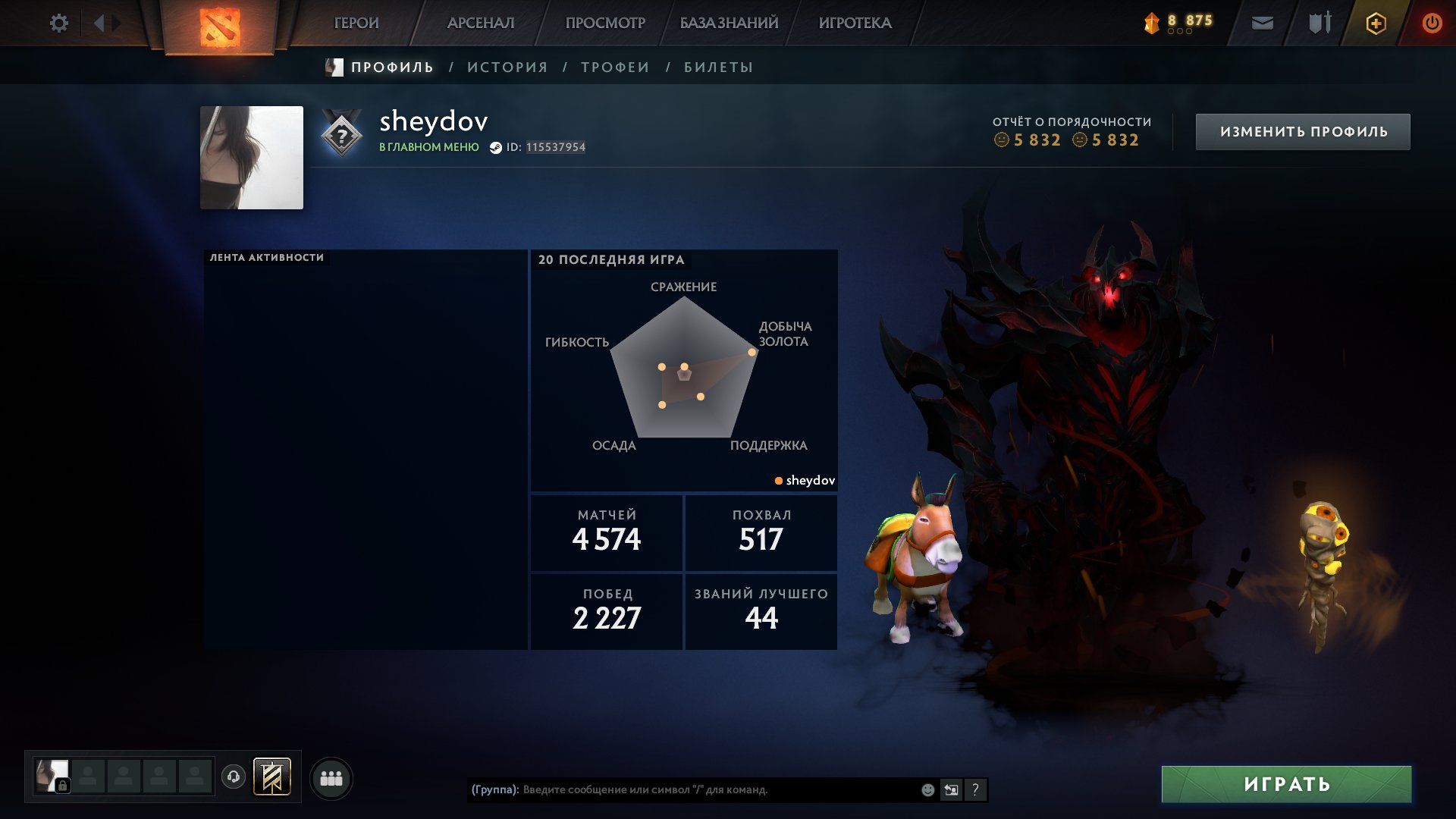The height and width of the screenshot is (819, 1456).
Task: Show the БИЛЕТЫ tab
Action: pyautogui.click(x=718, y=67)
